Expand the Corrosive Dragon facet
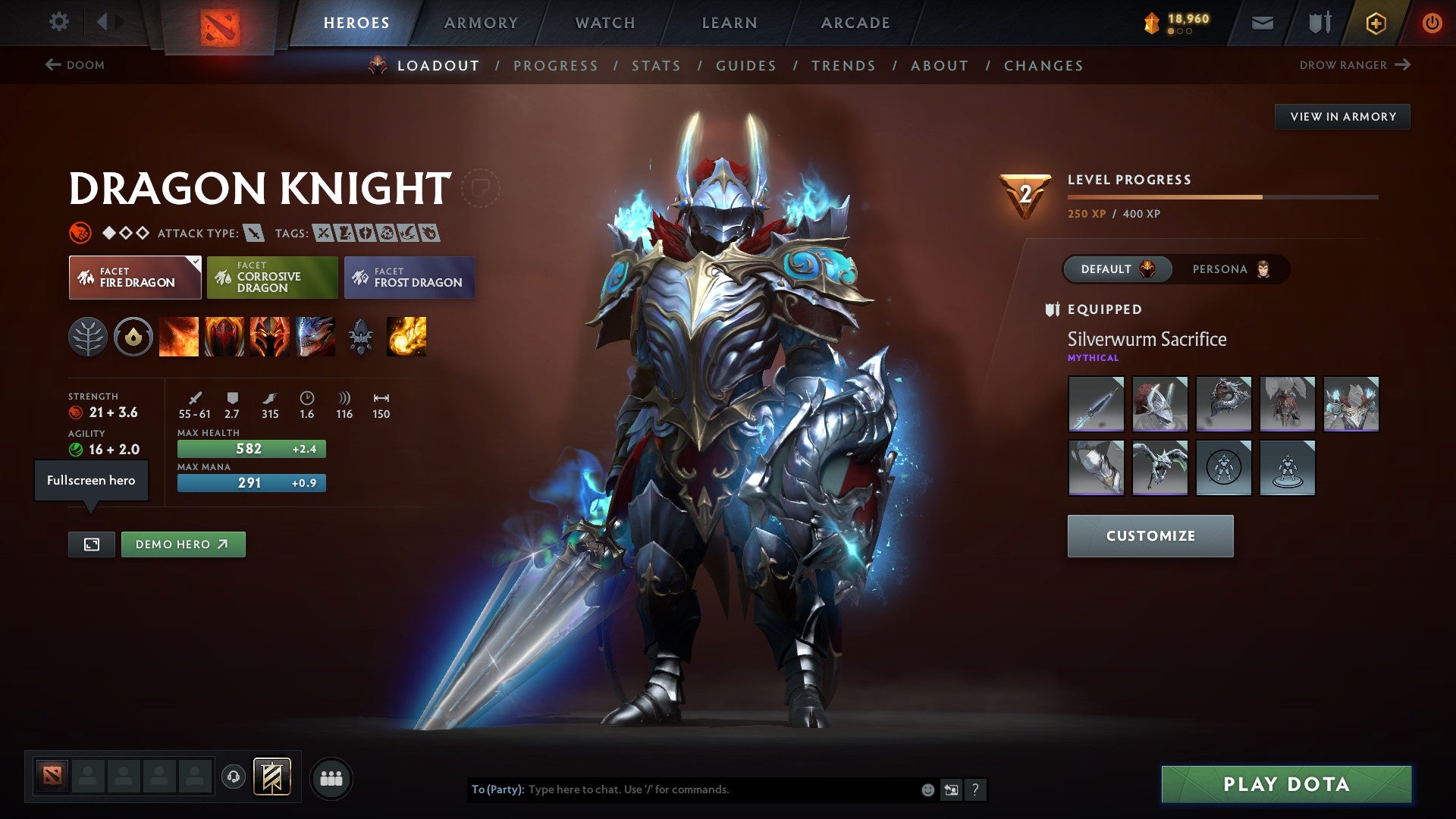Image resolution: width=1456 pixels, height=819 pixels. click(271, 278)
